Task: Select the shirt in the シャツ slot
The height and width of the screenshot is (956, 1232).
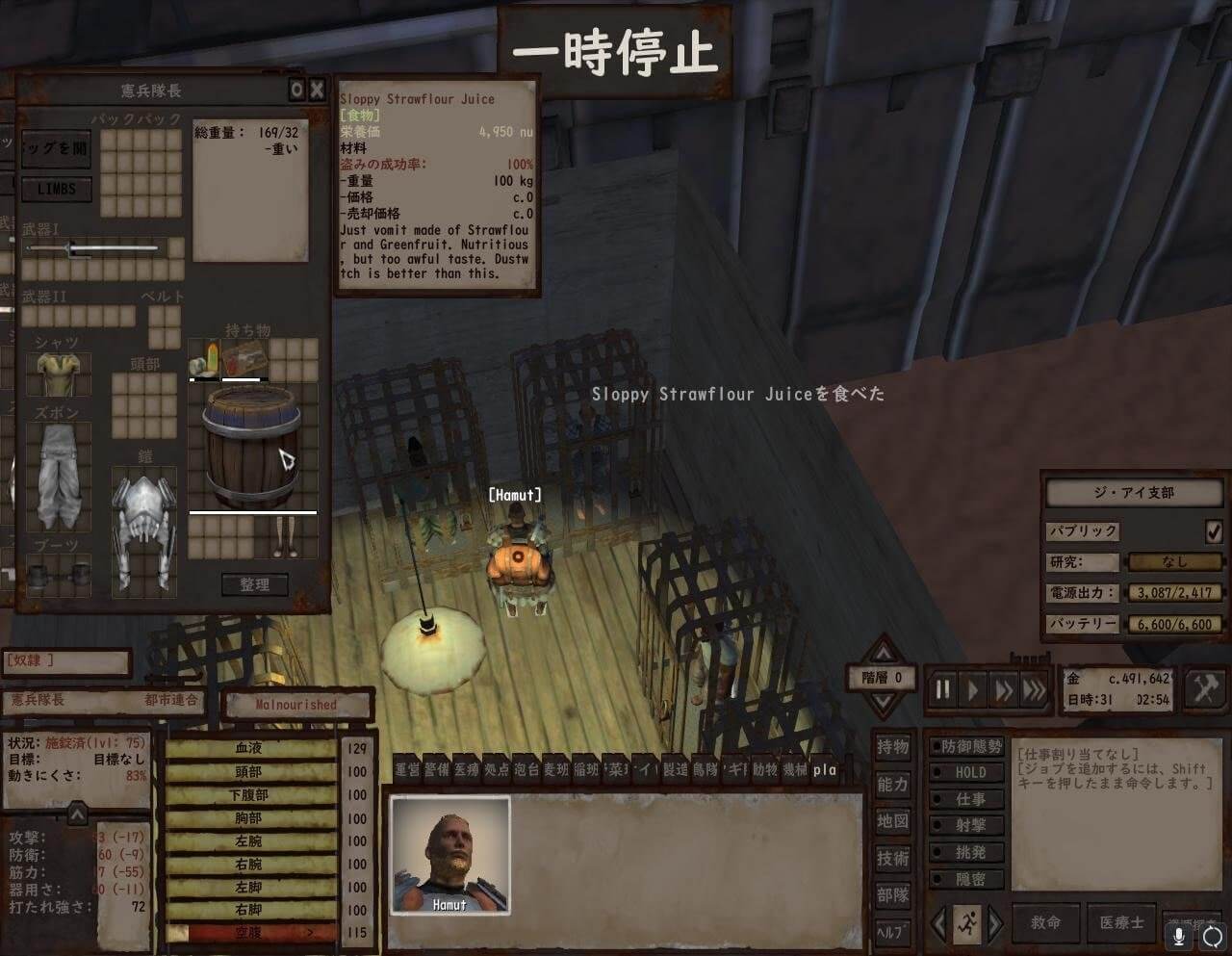Action: pos(58,372)
